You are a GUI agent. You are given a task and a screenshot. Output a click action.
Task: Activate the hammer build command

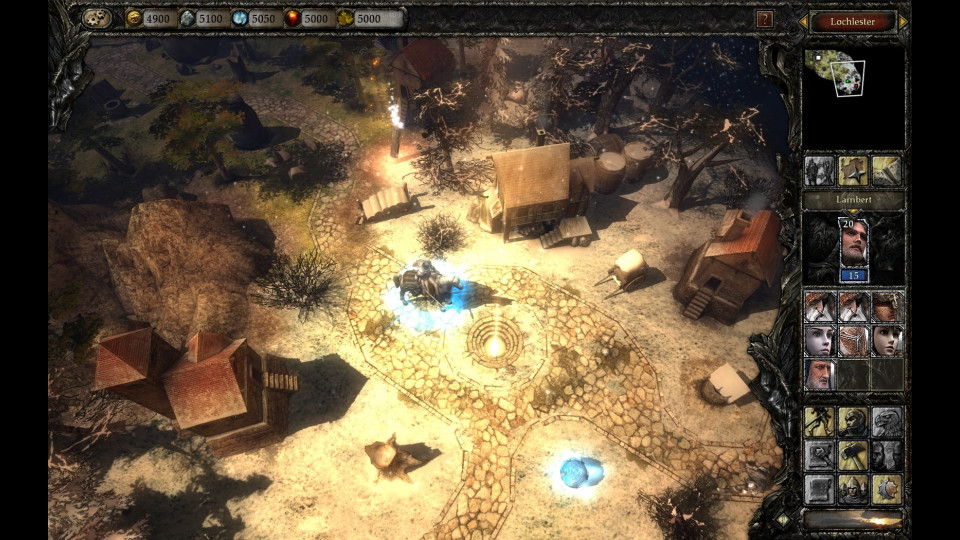tap(853, 455)
